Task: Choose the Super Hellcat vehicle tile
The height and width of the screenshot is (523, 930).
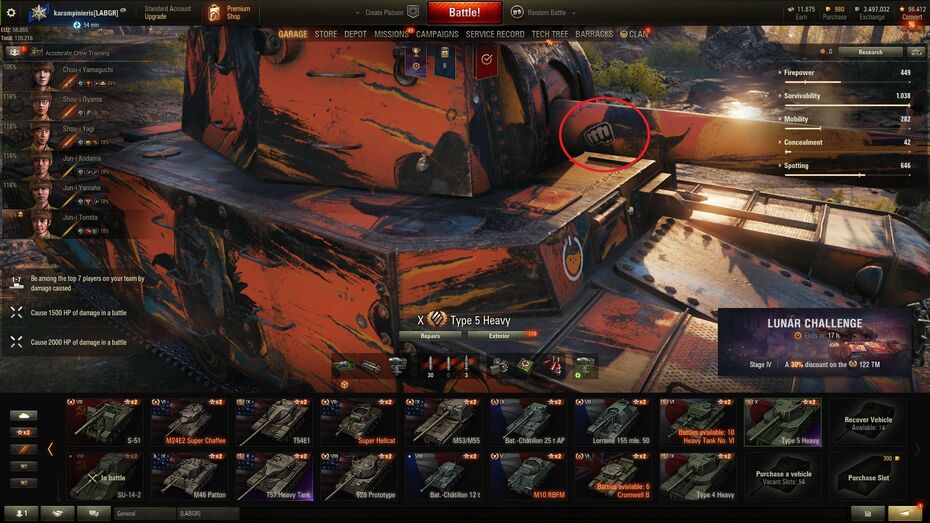Action: click(358, 421)
